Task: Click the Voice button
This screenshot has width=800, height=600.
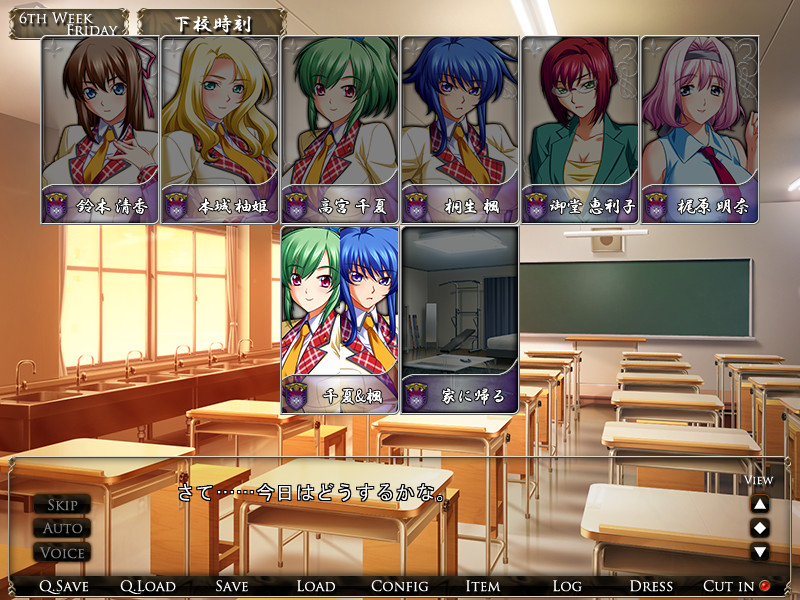Action: point(62,552)
